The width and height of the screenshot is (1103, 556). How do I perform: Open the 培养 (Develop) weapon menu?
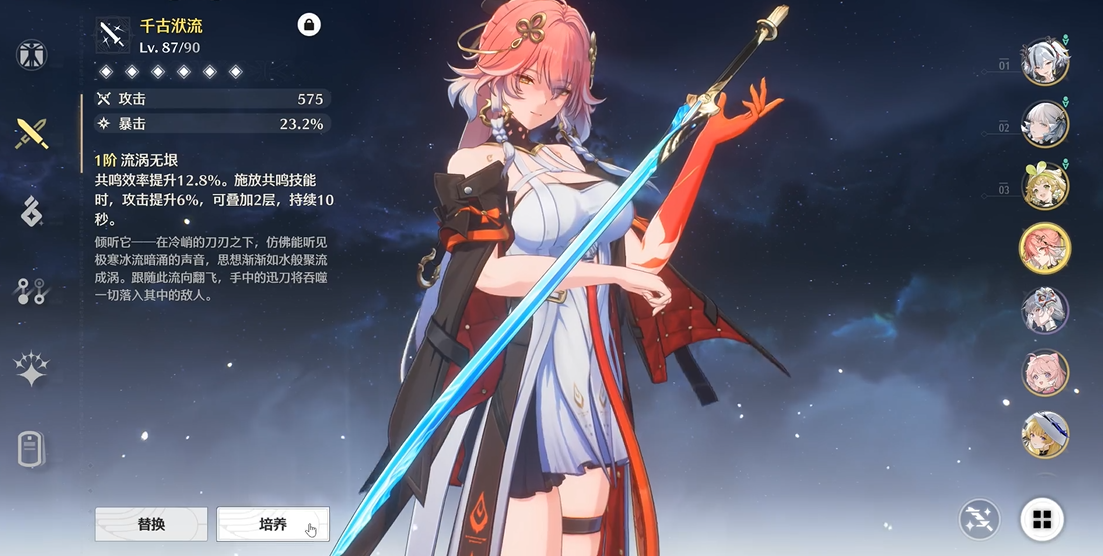click(272, 524)
